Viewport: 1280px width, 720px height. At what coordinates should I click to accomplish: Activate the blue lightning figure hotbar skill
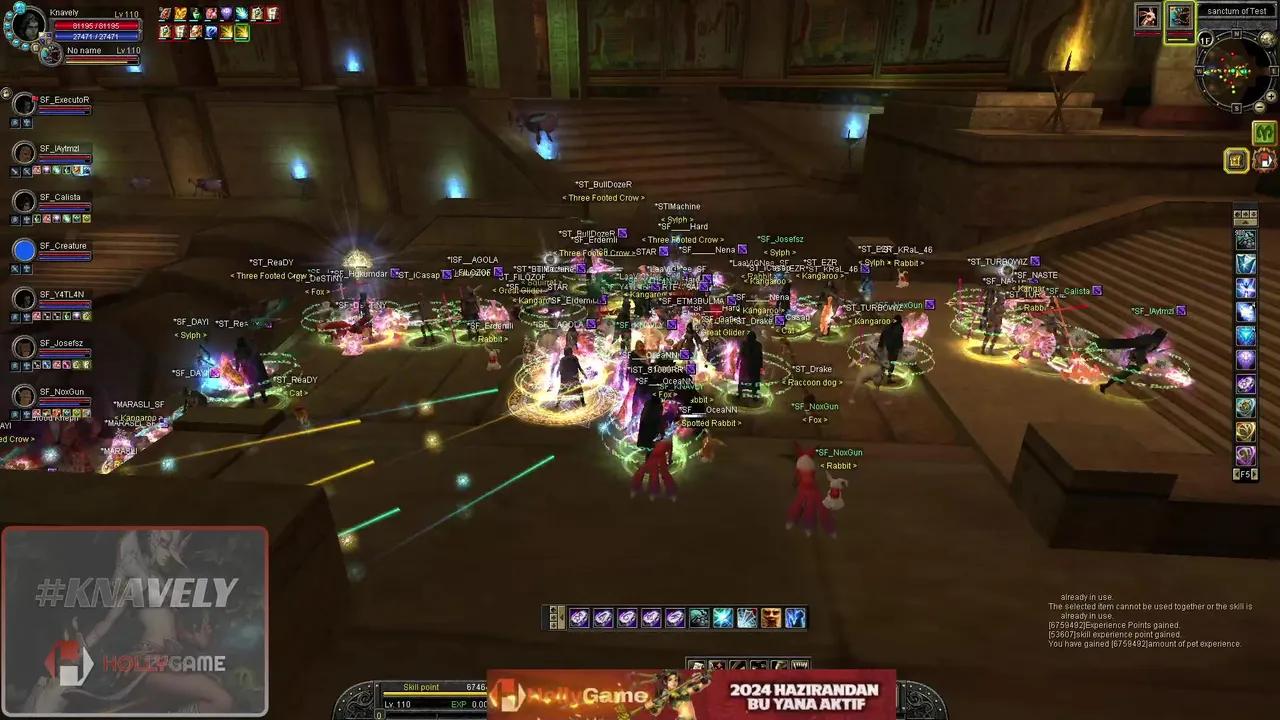pos(795,618)
